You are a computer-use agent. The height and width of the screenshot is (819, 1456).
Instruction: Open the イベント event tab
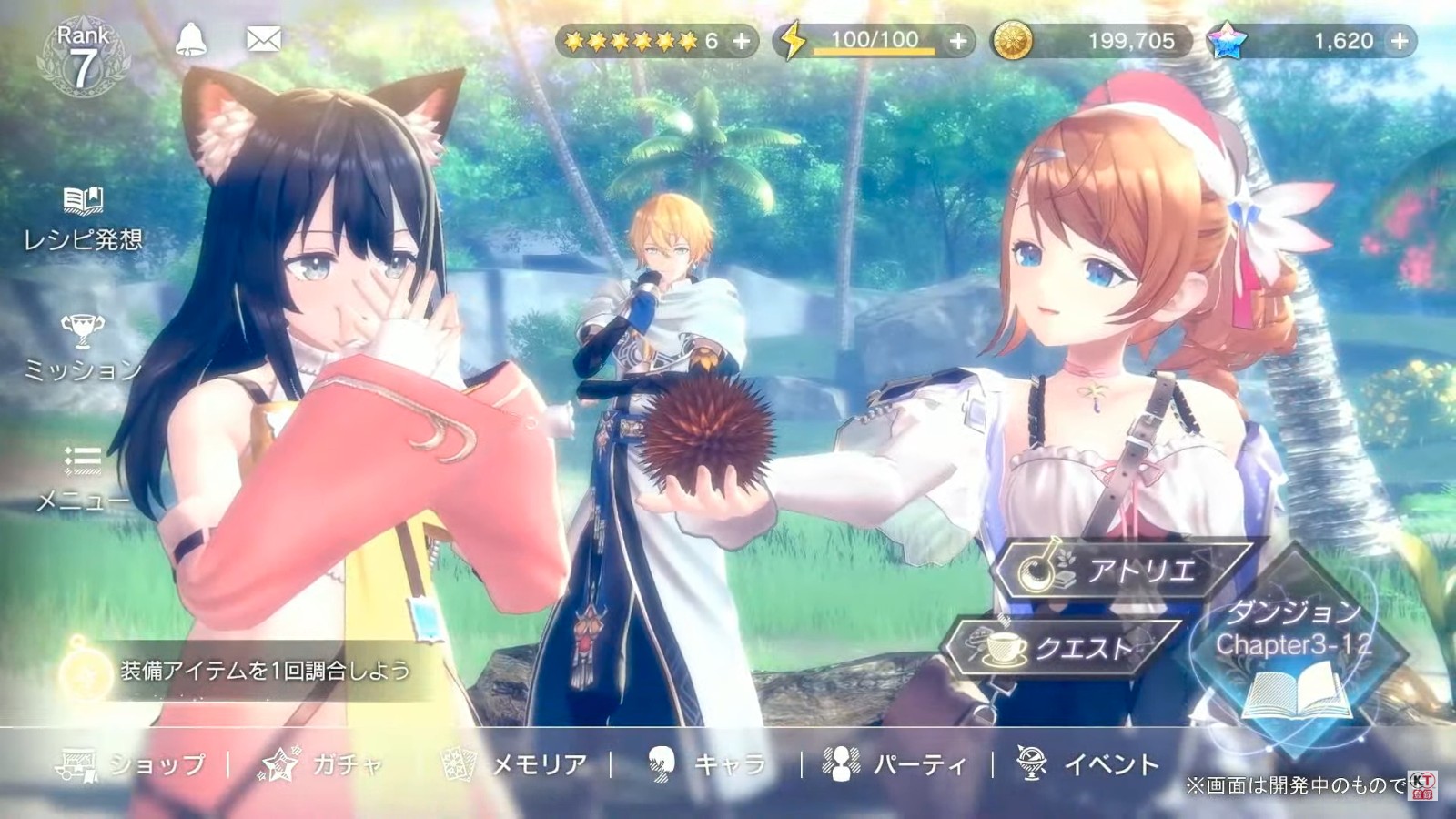tap(1088, 764)
